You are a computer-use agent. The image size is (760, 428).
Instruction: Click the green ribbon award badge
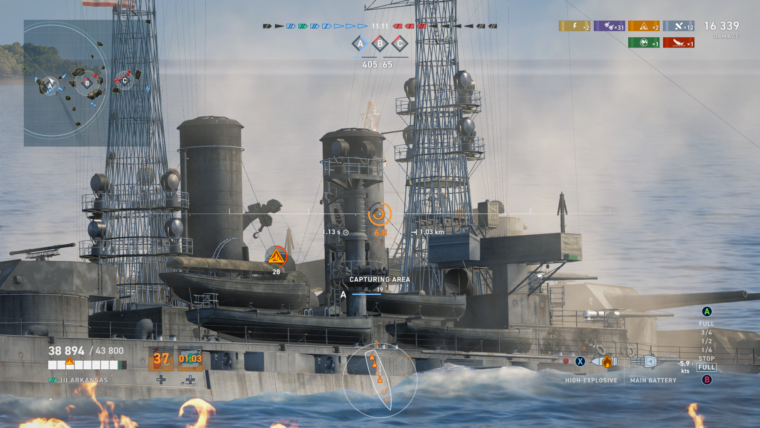(643, 42)
